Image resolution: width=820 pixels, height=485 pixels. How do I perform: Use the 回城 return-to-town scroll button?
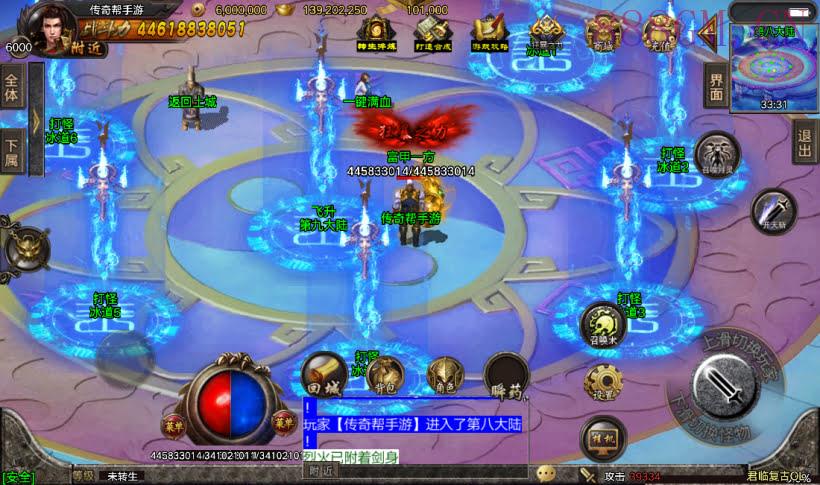pyautogui.click(x=324, y=374)
